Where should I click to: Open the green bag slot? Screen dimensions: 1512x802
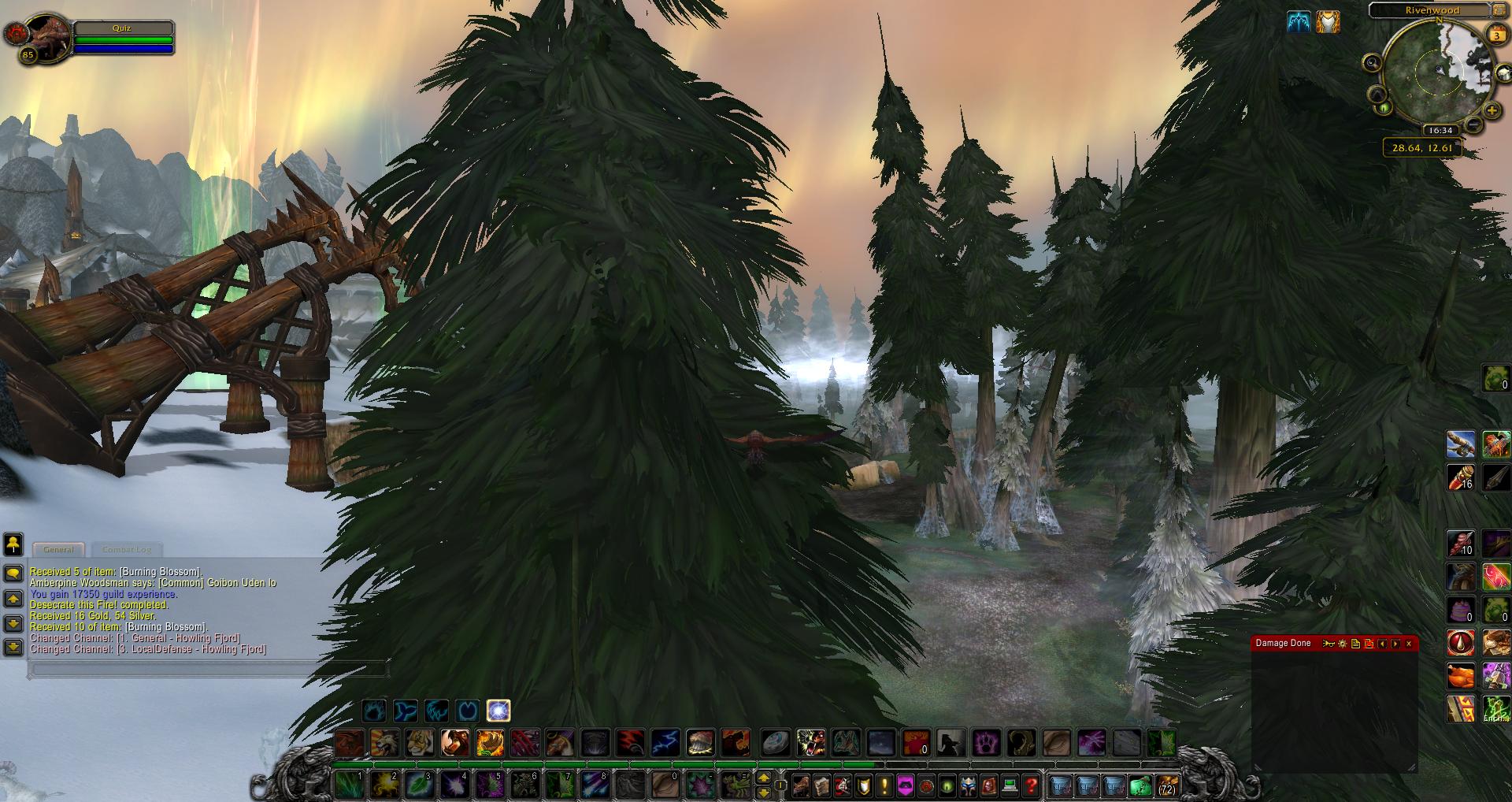click(1140, 785)
